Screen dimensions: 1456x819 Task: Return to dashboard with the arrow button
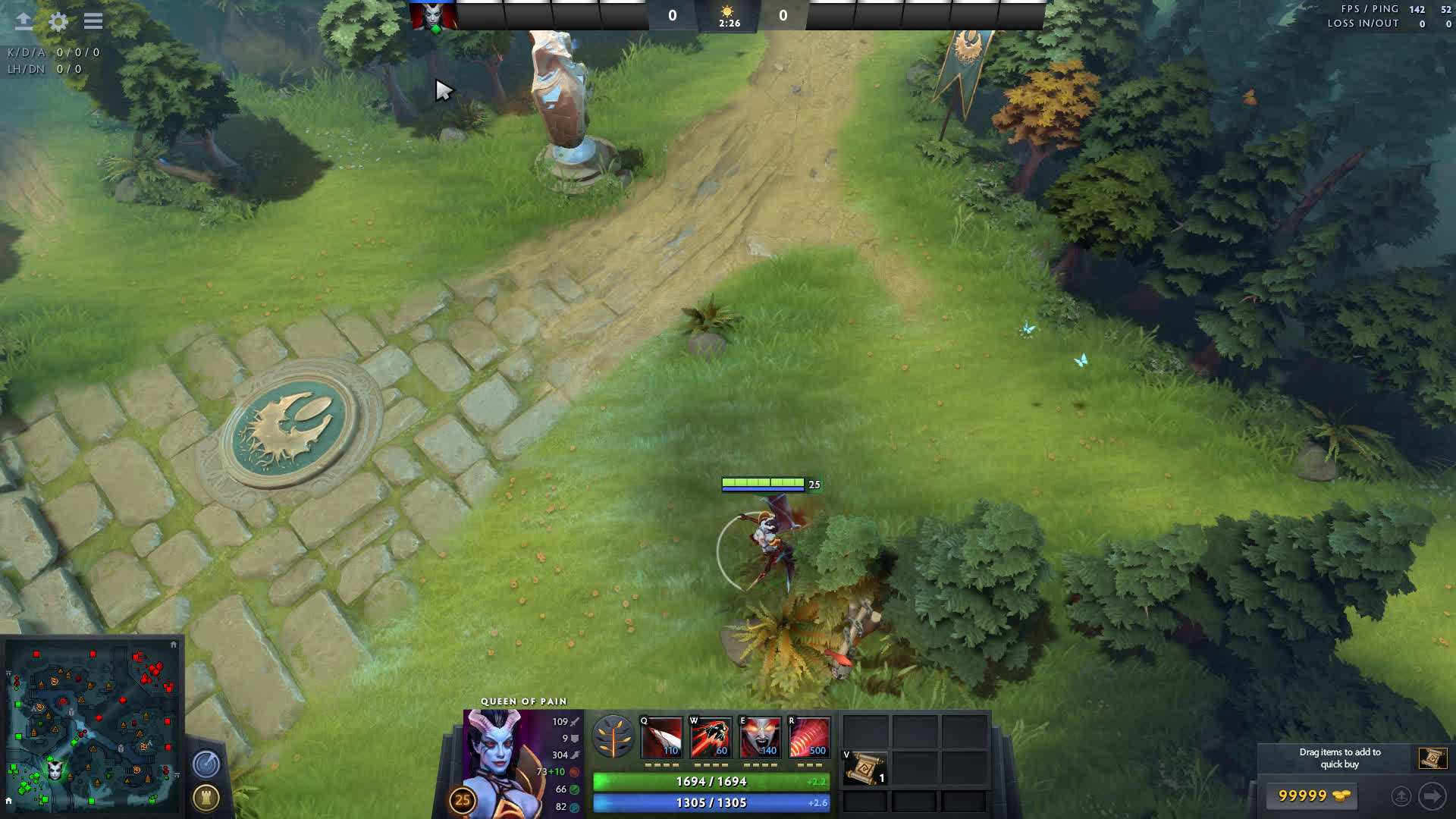pyautogui.click(x=24, y=21)
